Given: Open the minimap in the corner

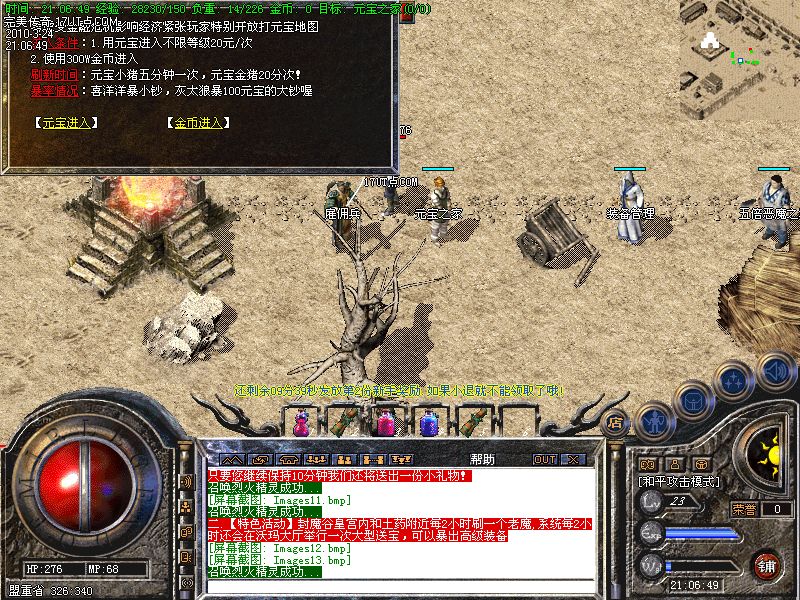Looking at the screenshot, I should (x=739, y=47).
